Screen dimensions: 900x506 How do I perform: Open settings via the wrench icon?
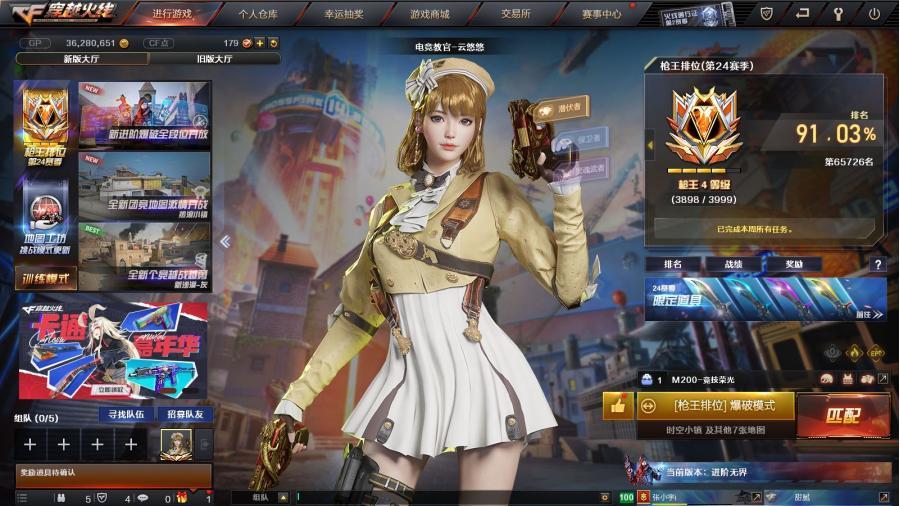click(x=838, y=14)
